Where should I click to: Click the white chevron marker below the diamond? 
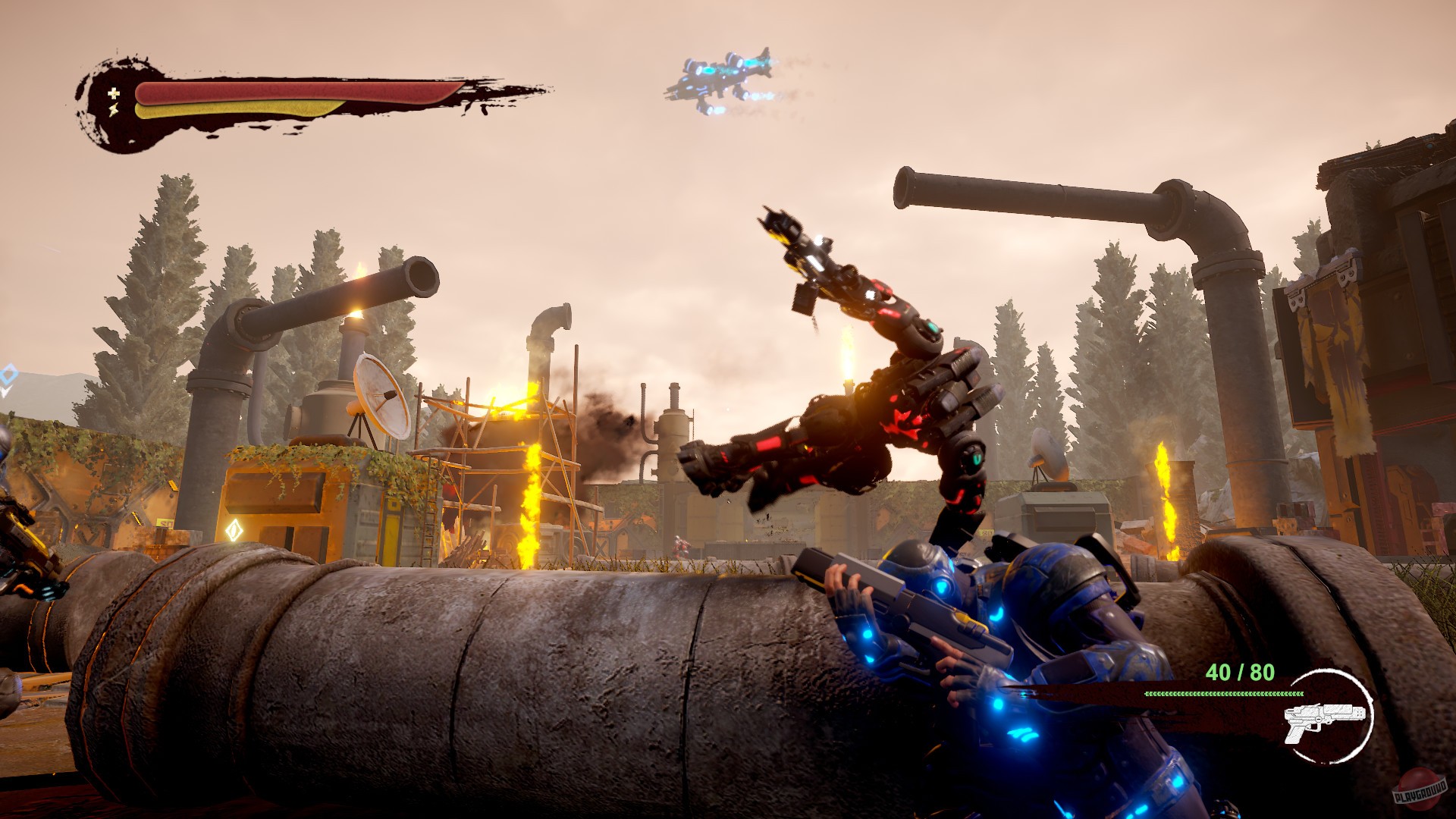pos(6,391)
